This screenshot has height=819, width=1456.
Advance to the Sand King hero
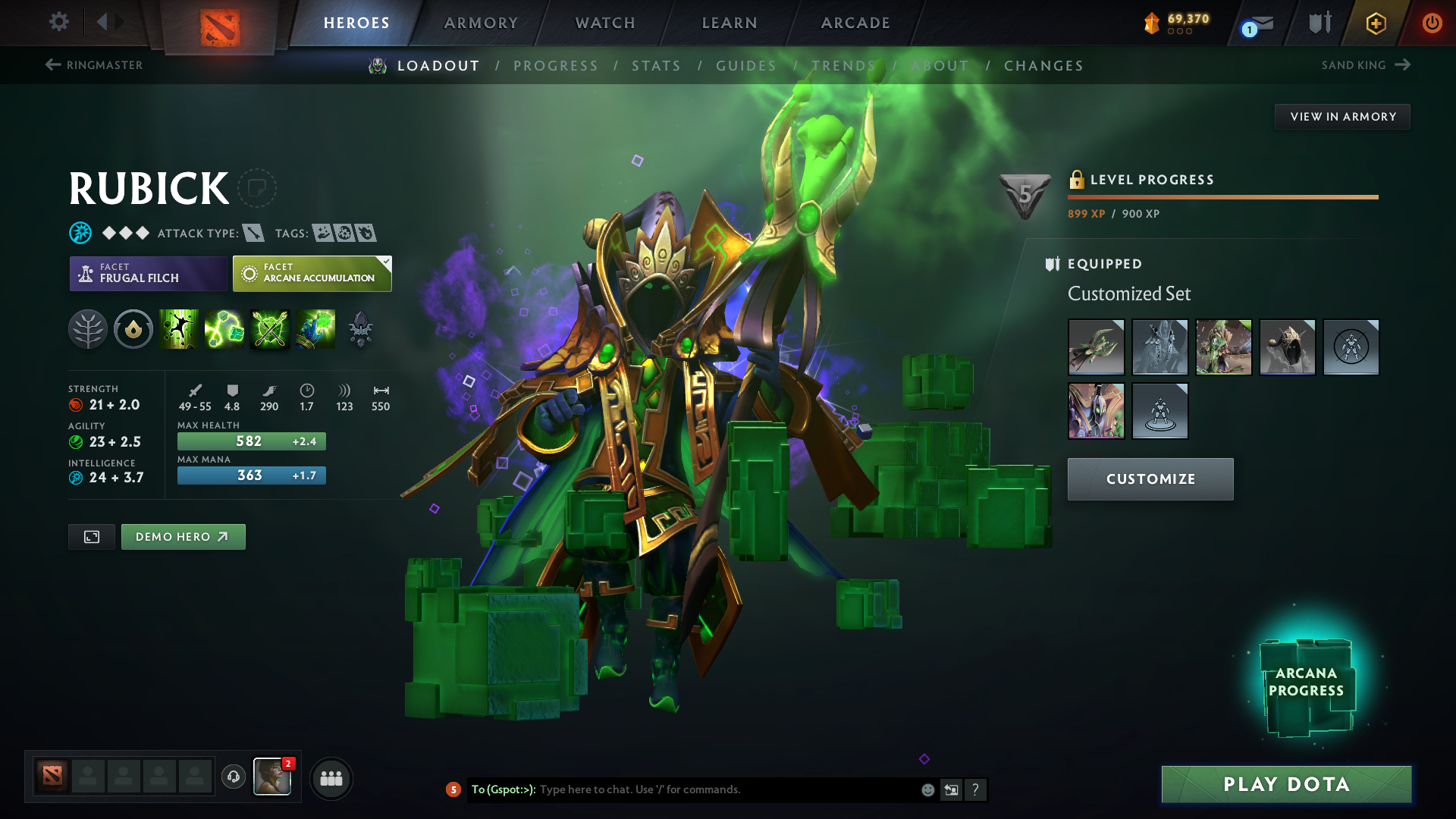1367,65
